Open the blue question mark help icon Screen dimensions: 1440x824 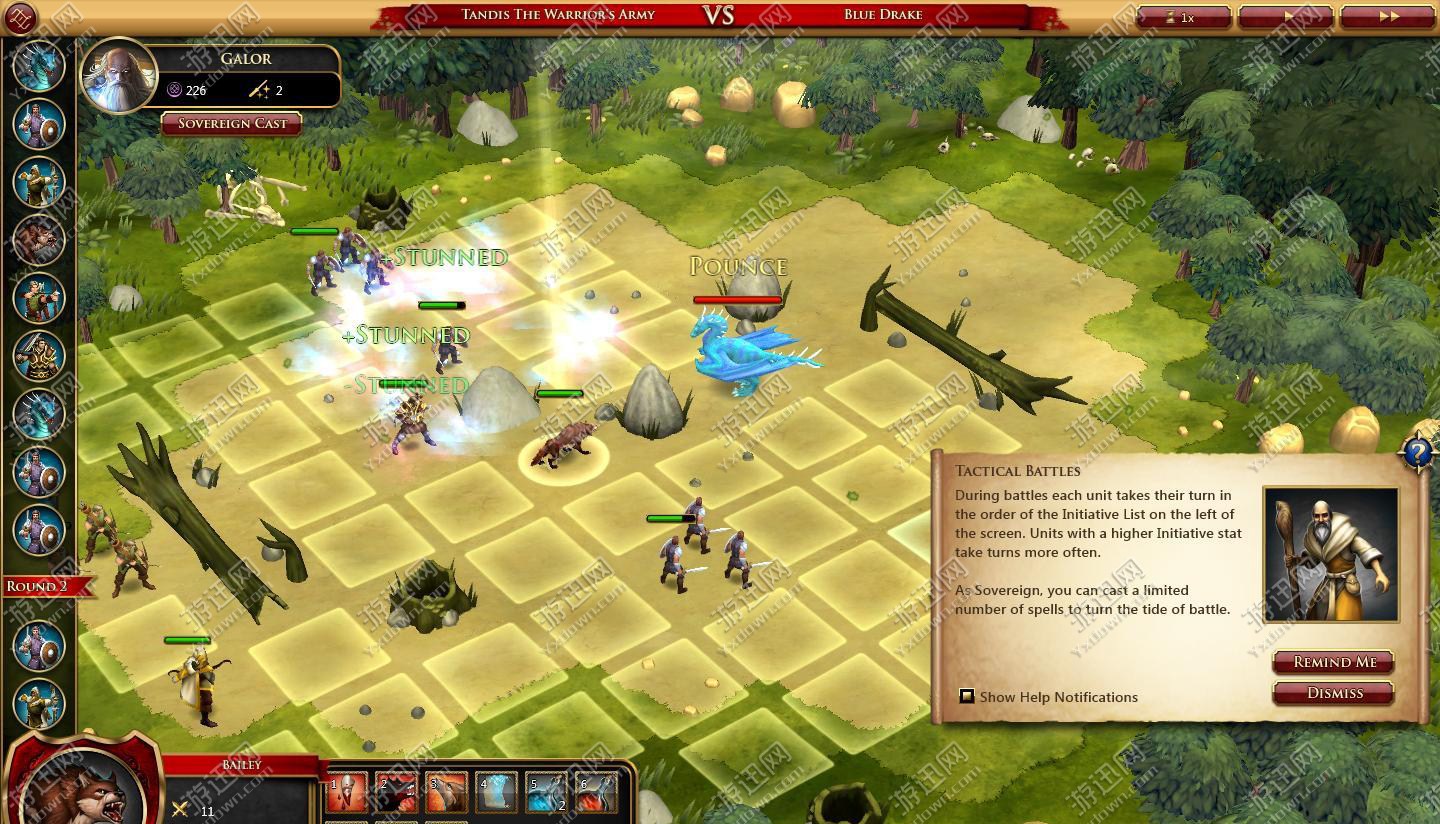click(1418, 453)
